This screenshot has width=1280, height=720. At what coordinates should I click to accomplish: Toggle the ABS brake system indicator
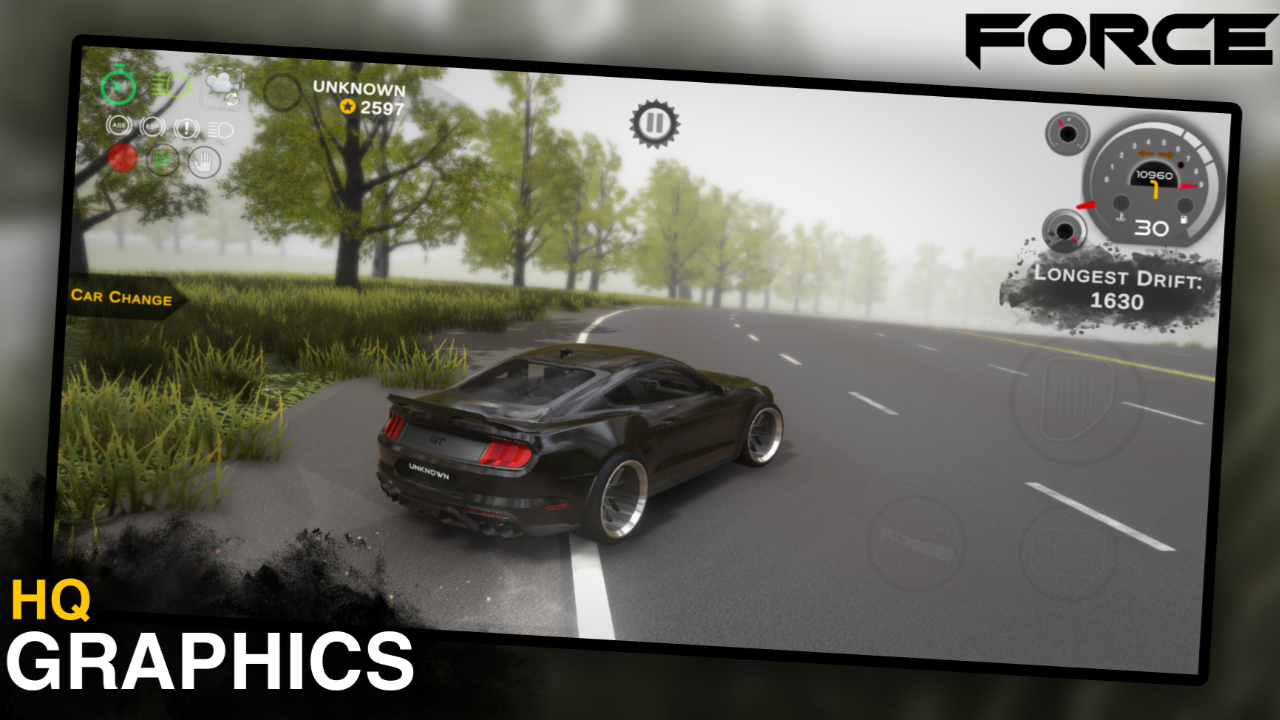pyautogui.click(x=120, y=126)
